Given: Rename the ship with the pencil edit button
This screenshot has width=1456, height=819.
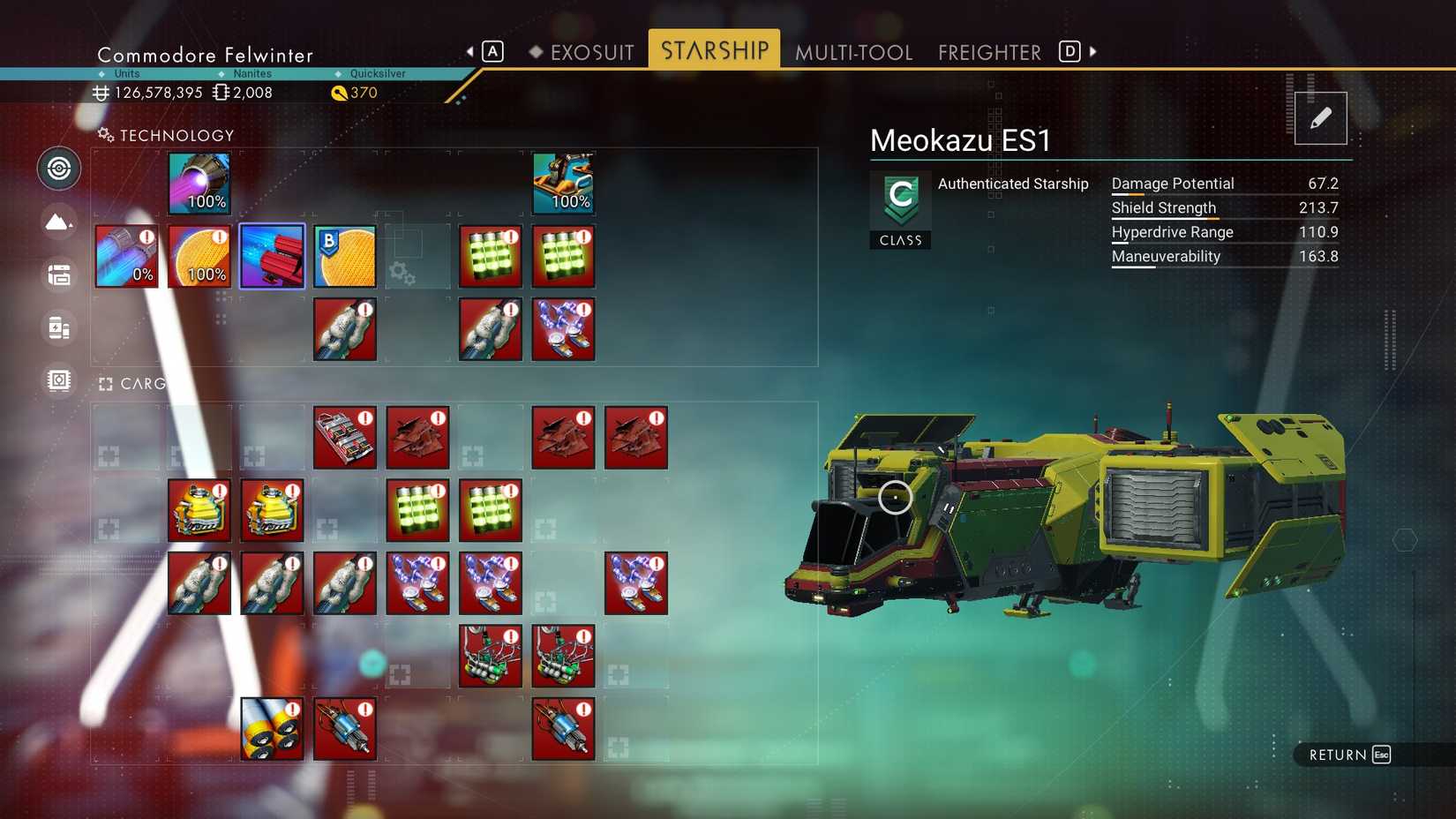Looking at the screenshot, I should (x=1320, y=117).
